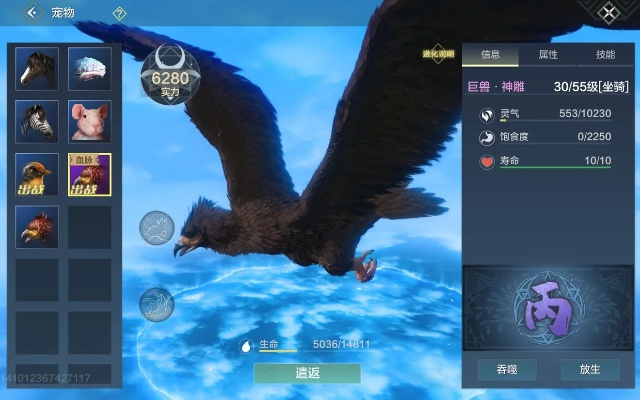The image size is (640, 400).
Task: Tap the 丙 grade emblem
Action: pos(549,310)
